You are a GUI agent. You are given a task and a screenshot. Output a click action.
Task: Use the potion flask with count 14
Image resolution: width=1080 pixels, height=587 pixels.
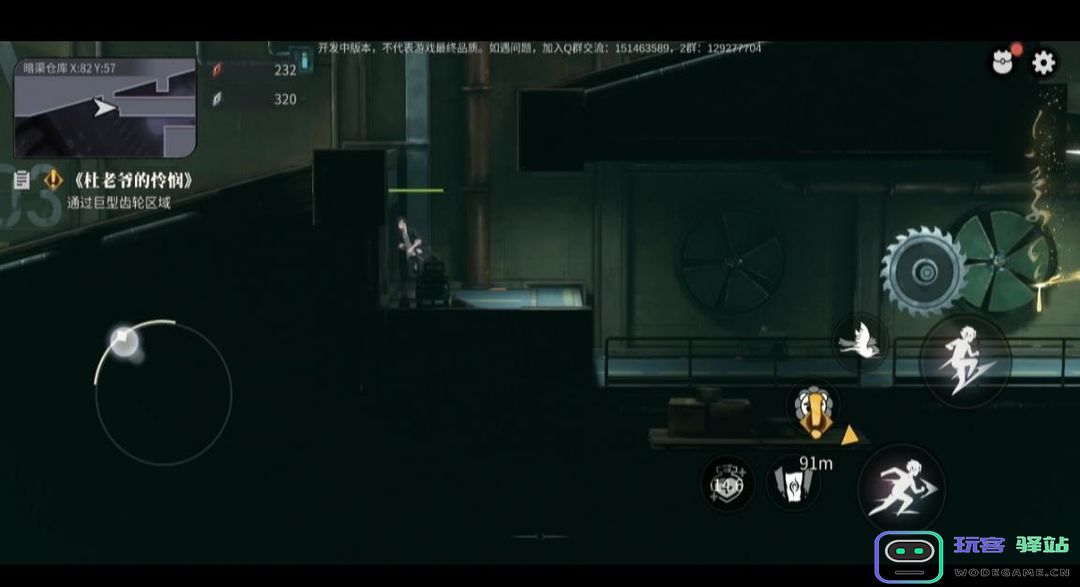point(727,483)
